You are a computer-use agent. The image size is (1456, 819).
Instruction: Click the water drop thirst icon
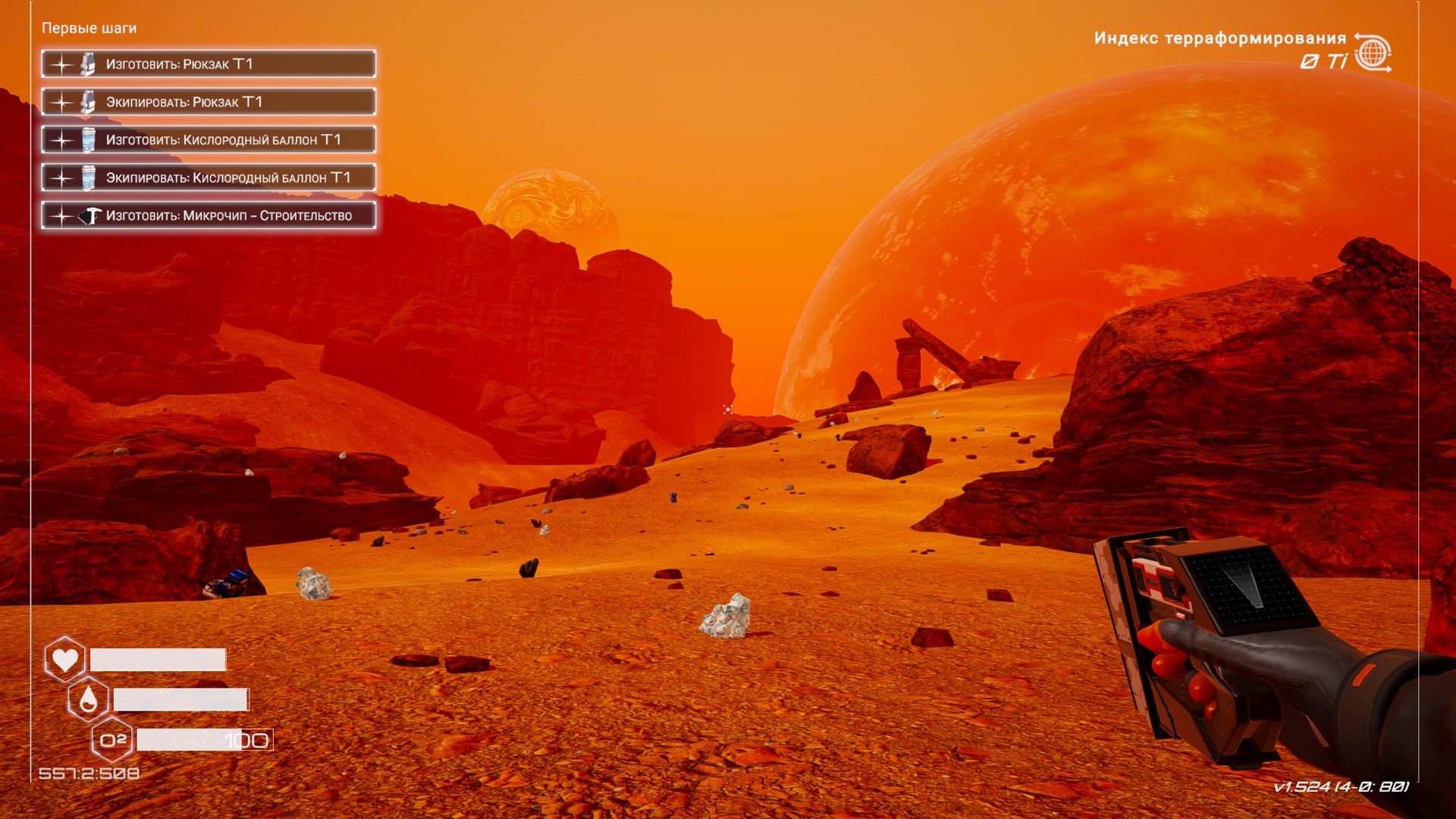(88, 699)
